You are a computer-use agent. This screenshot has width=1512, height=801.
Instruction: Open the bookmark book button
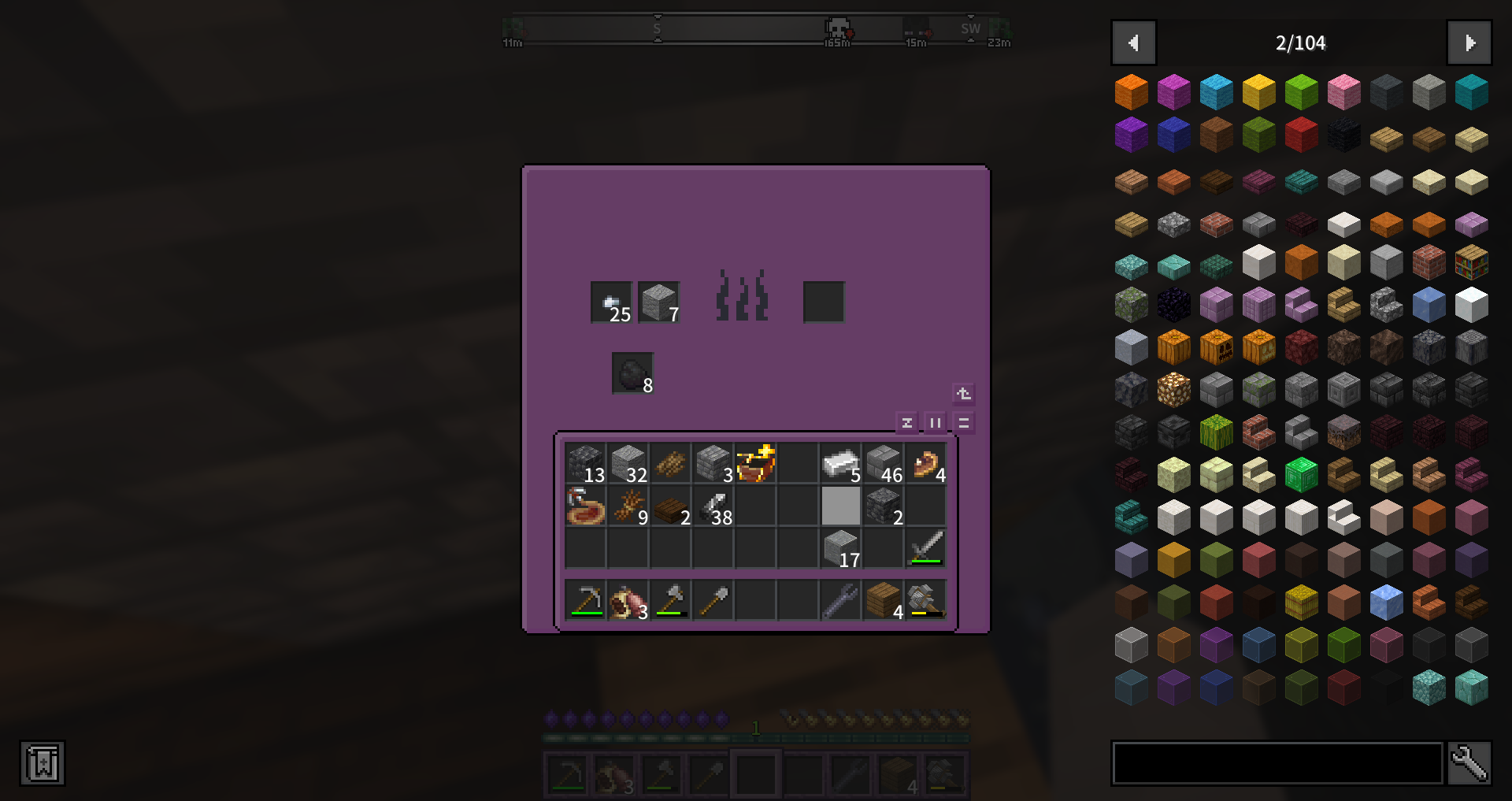pos(43,763)
